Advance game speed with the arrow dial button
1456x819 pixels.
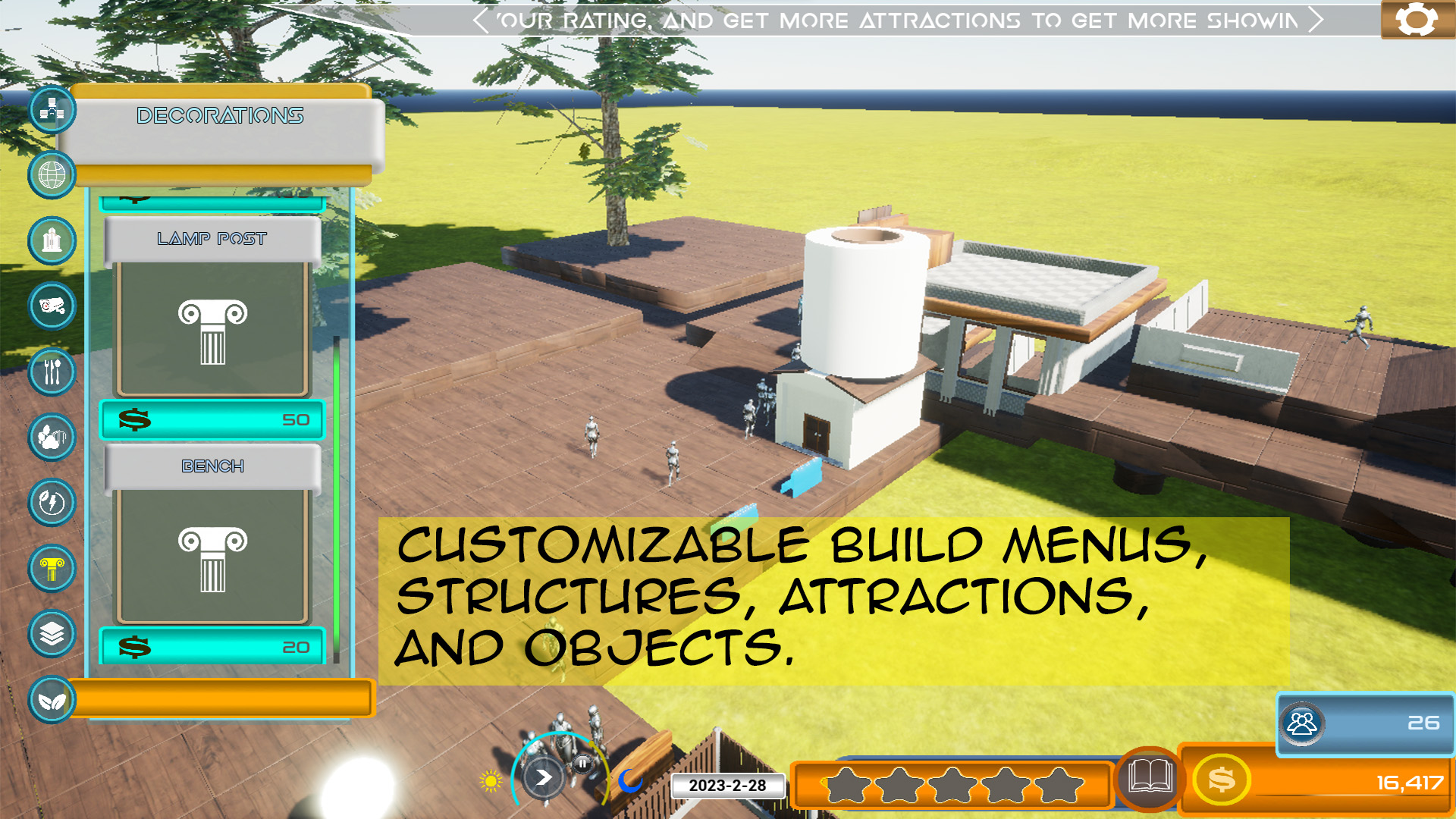point(543,777)
